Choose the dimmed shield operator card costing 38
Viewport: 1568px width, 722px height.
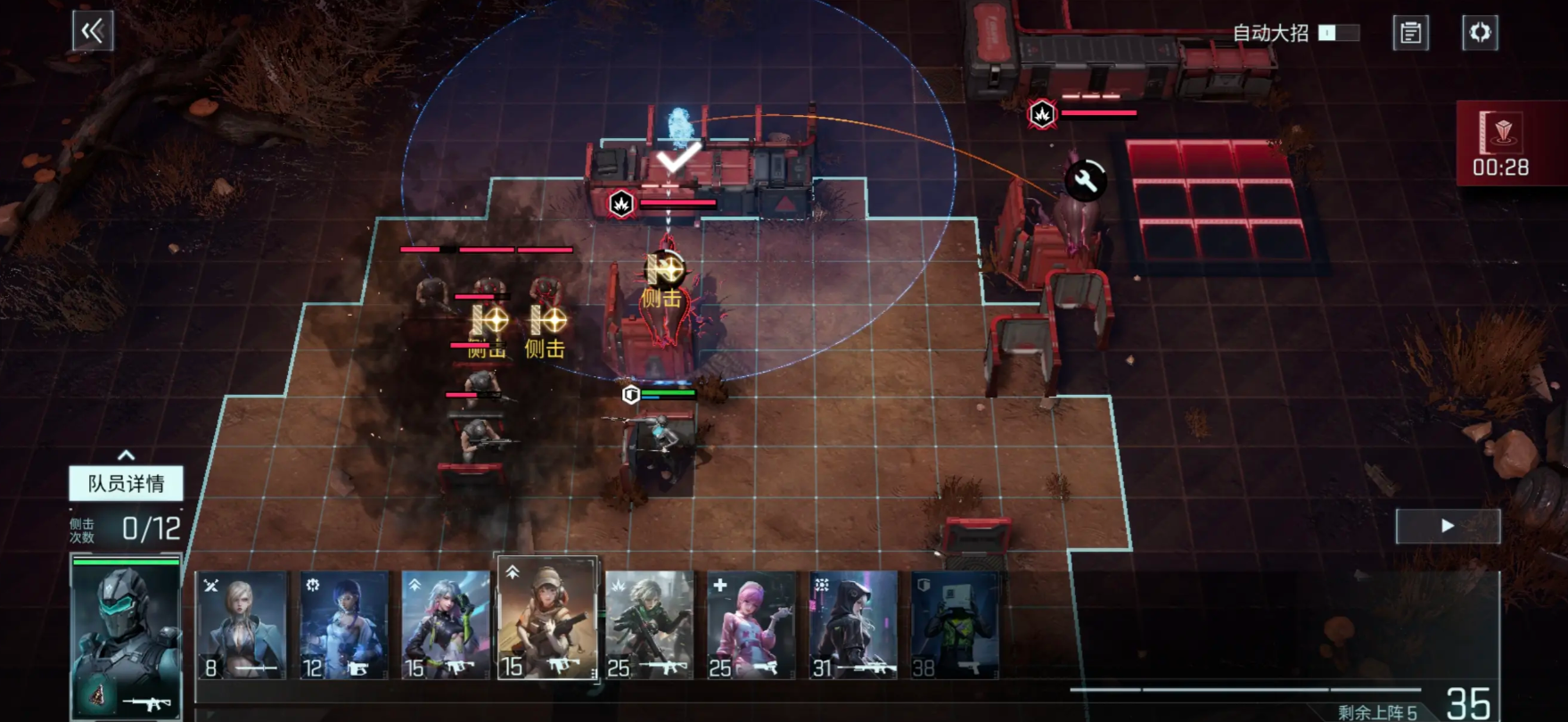pyautogui.click(x=955, y=625)
